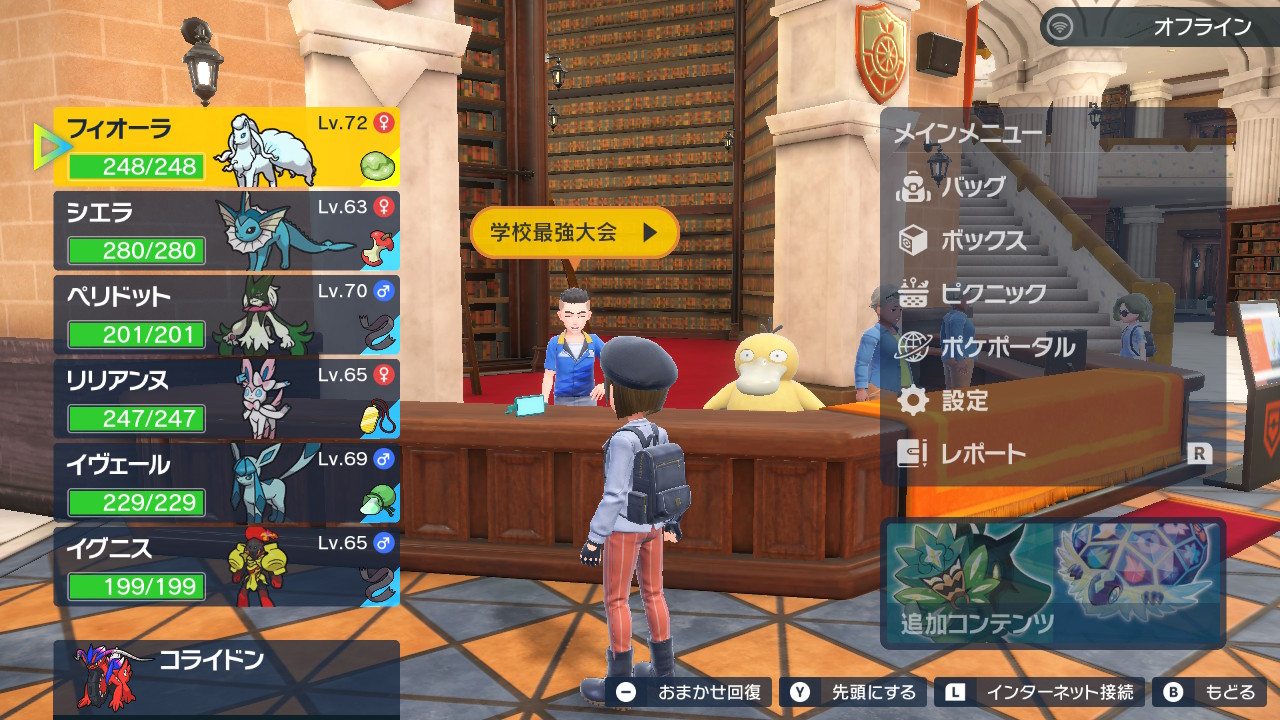Select レポート (Save report) entry
This screenshot has width=1280, height=720.
click(x=983, y=454)
